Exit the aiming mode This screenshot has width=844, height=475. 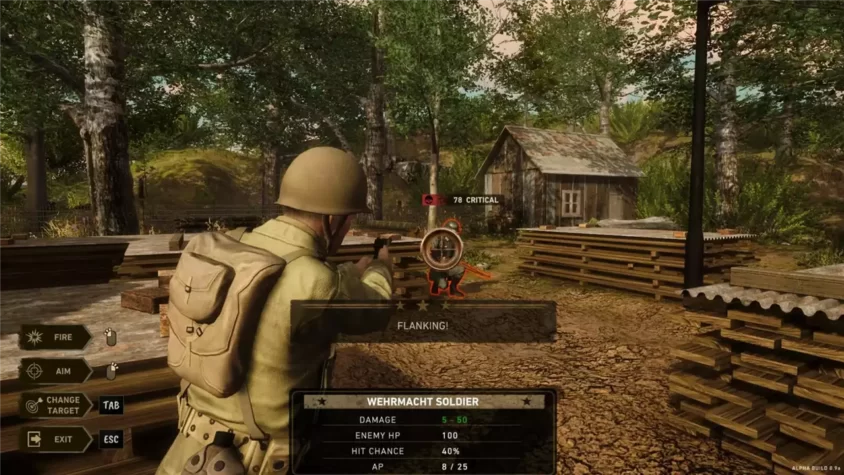point(55,439)
